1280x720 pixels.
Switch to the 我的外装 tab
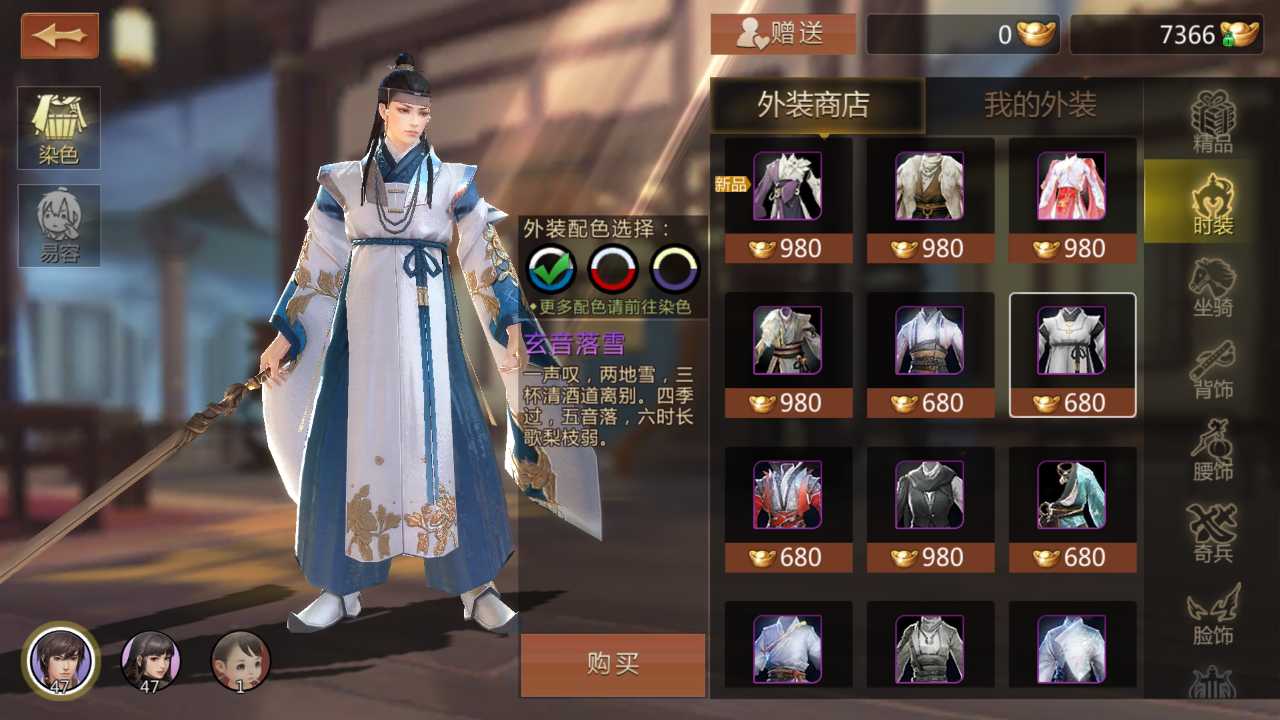click(1040, 105)
